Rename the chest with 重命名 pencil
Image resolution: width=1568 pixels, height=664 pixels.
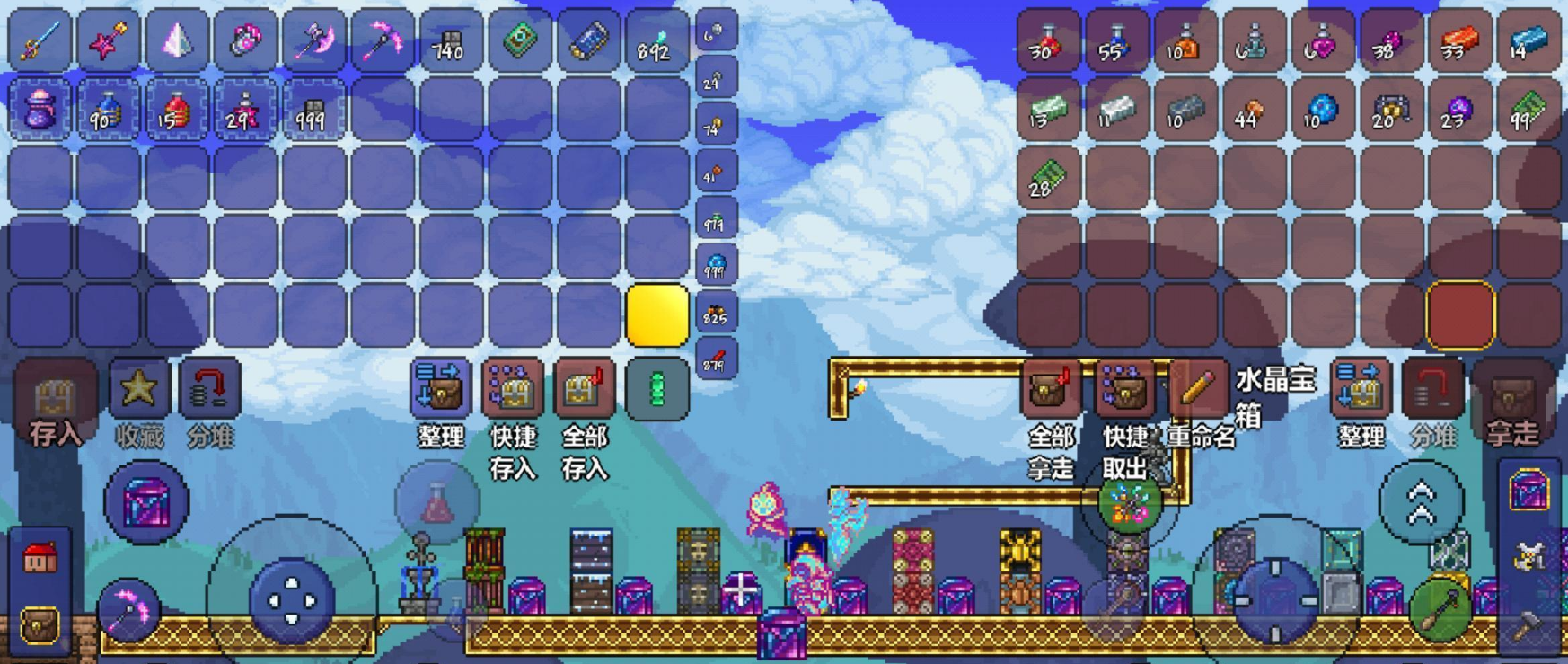click(x=1197, y=390)
